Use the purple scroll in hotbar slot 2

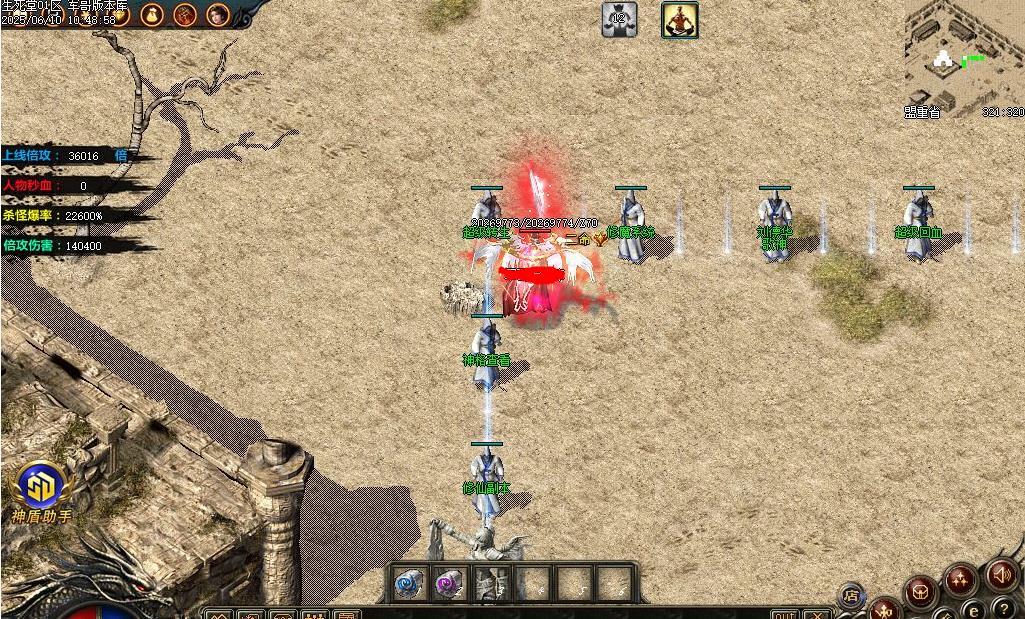click(x=447, y=583)
